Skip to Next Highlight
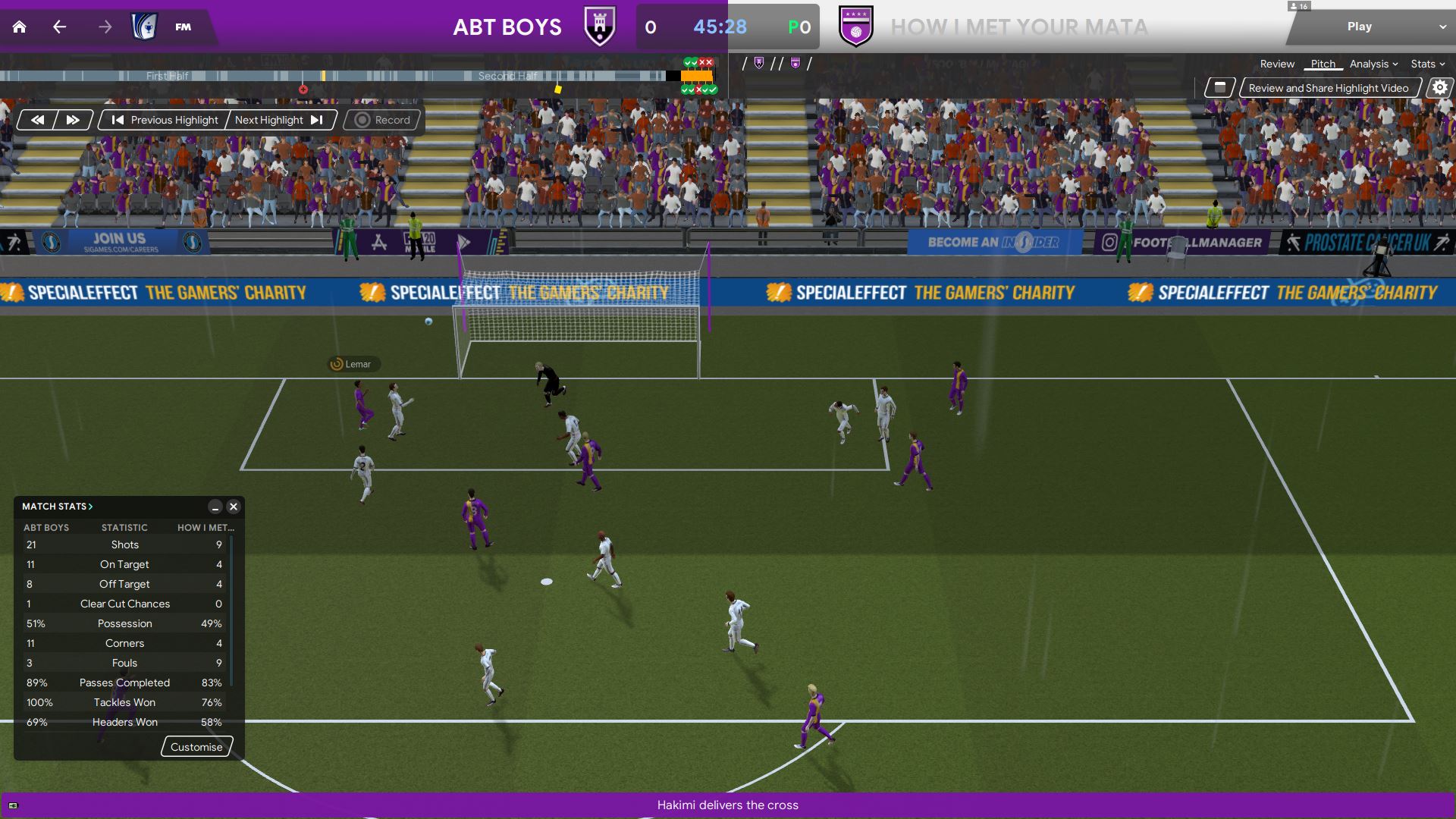 (279, 120)
